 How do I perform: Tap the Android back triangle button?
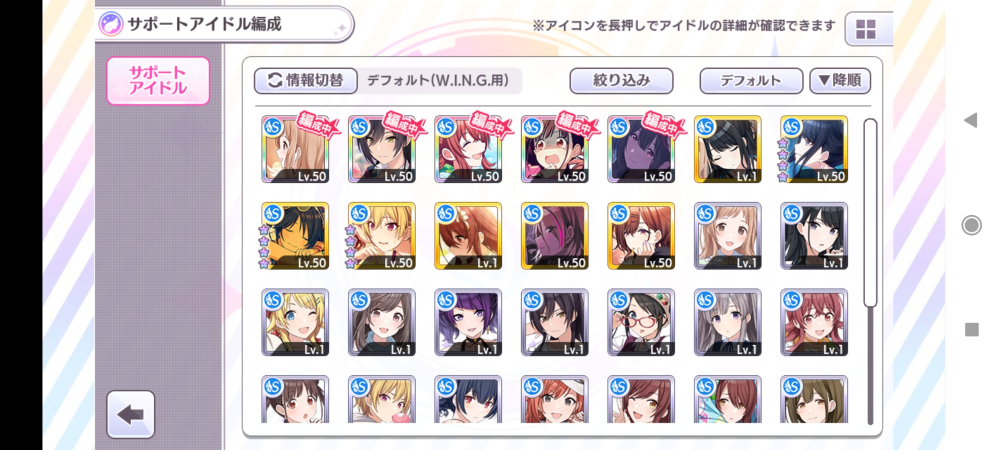point(970,120)
